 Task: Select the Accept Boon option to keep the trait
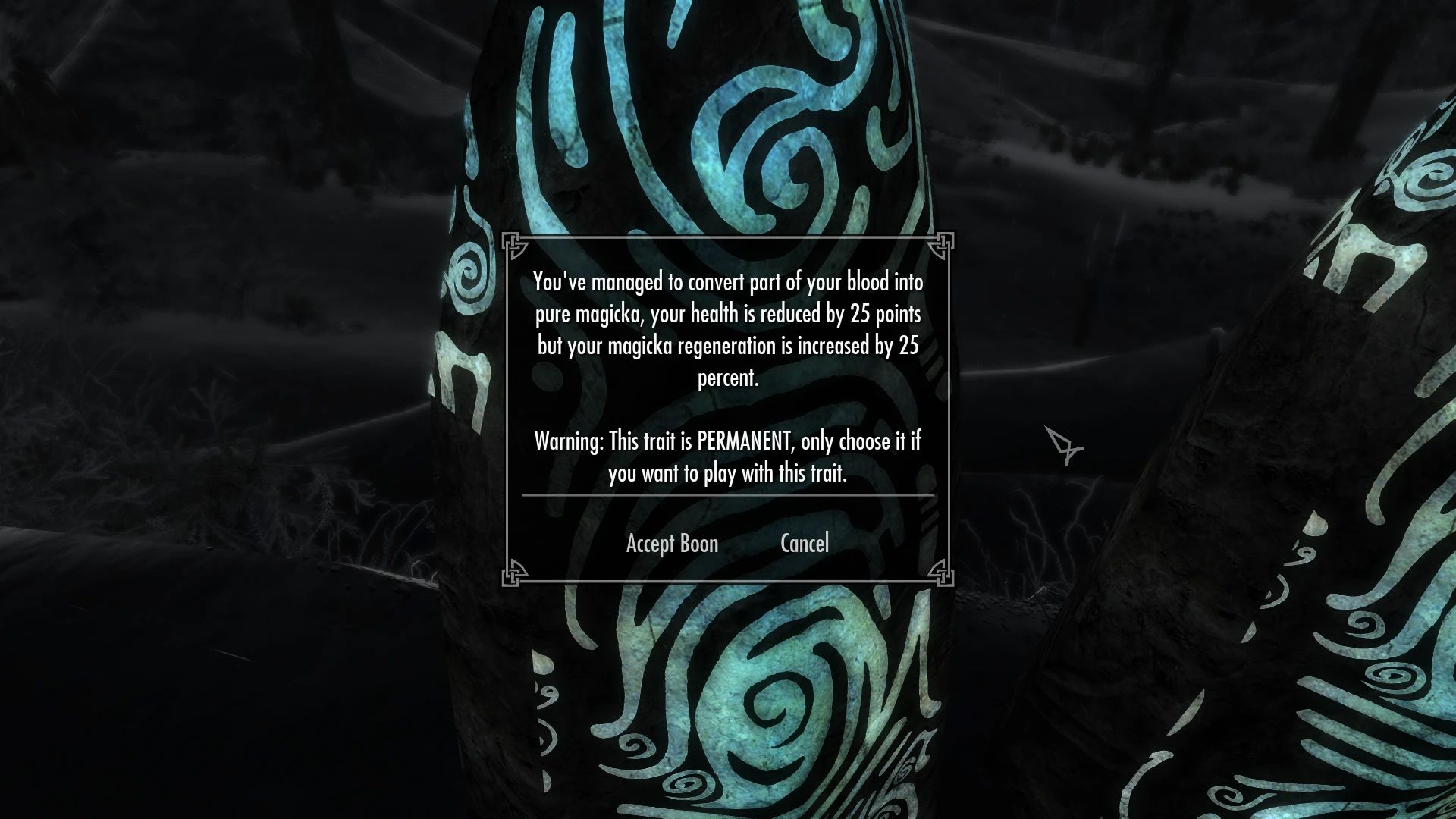(x=671, y=543)
